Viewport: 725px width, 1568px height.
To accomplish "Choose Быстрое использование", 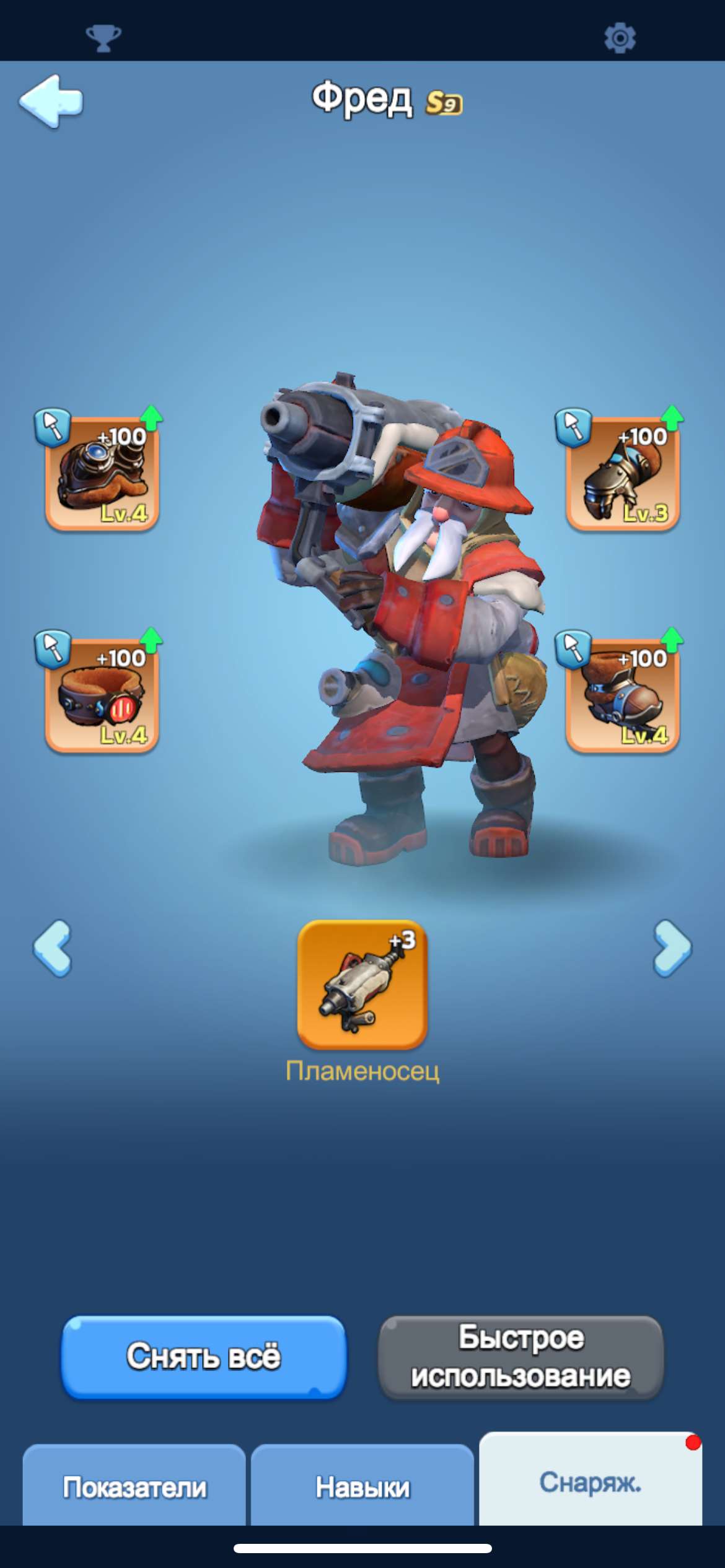I will click(x=521, y=1357).
